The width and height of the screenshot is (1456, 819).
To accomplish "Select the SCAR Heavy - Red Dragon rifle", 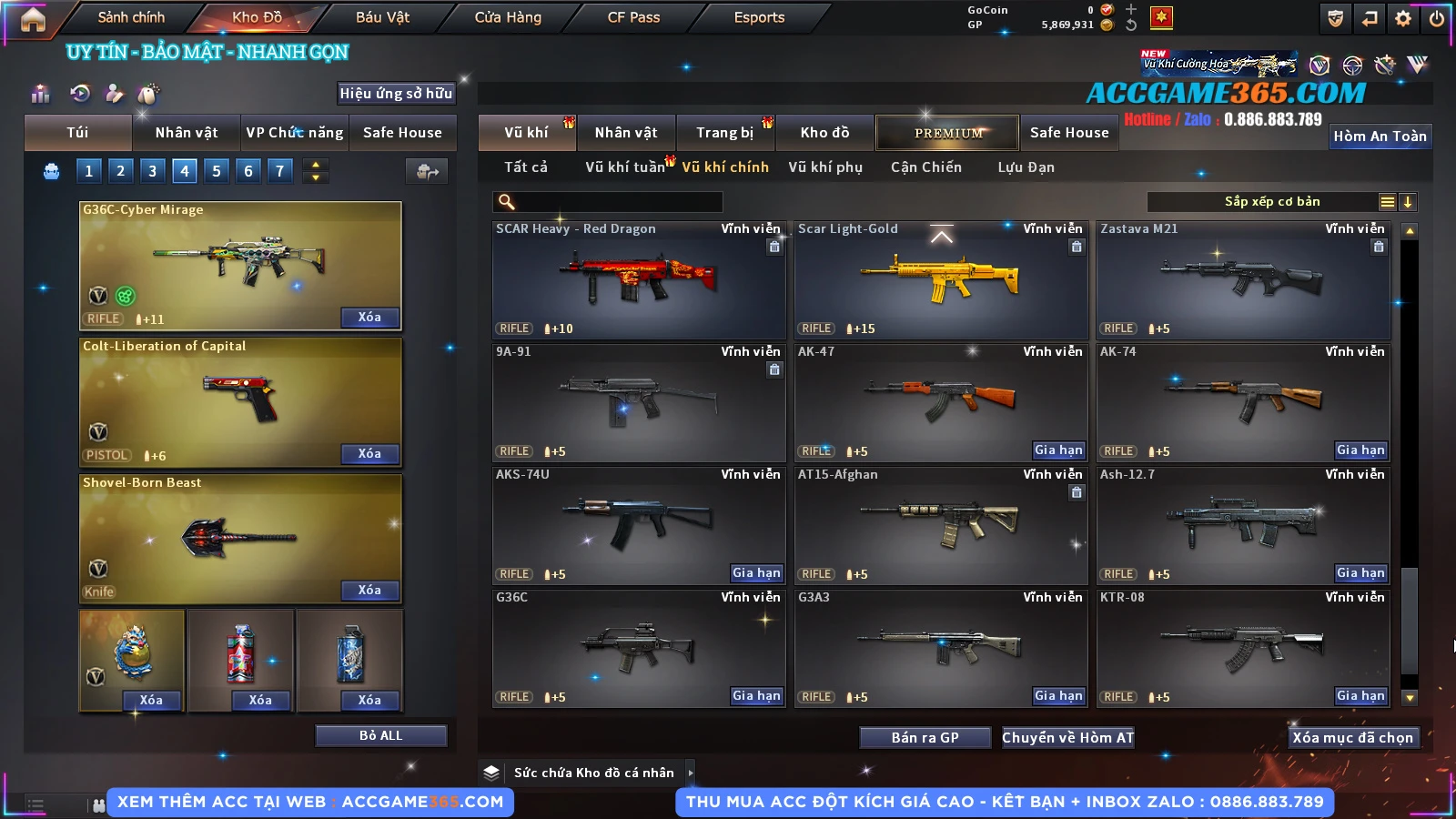I will tap(639, 280).
